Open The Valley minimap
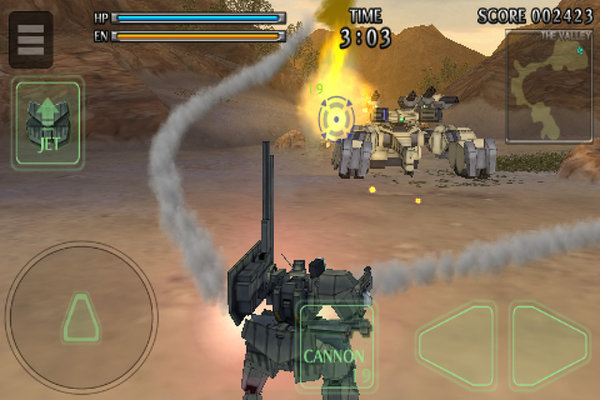 (x=550, y=87)
